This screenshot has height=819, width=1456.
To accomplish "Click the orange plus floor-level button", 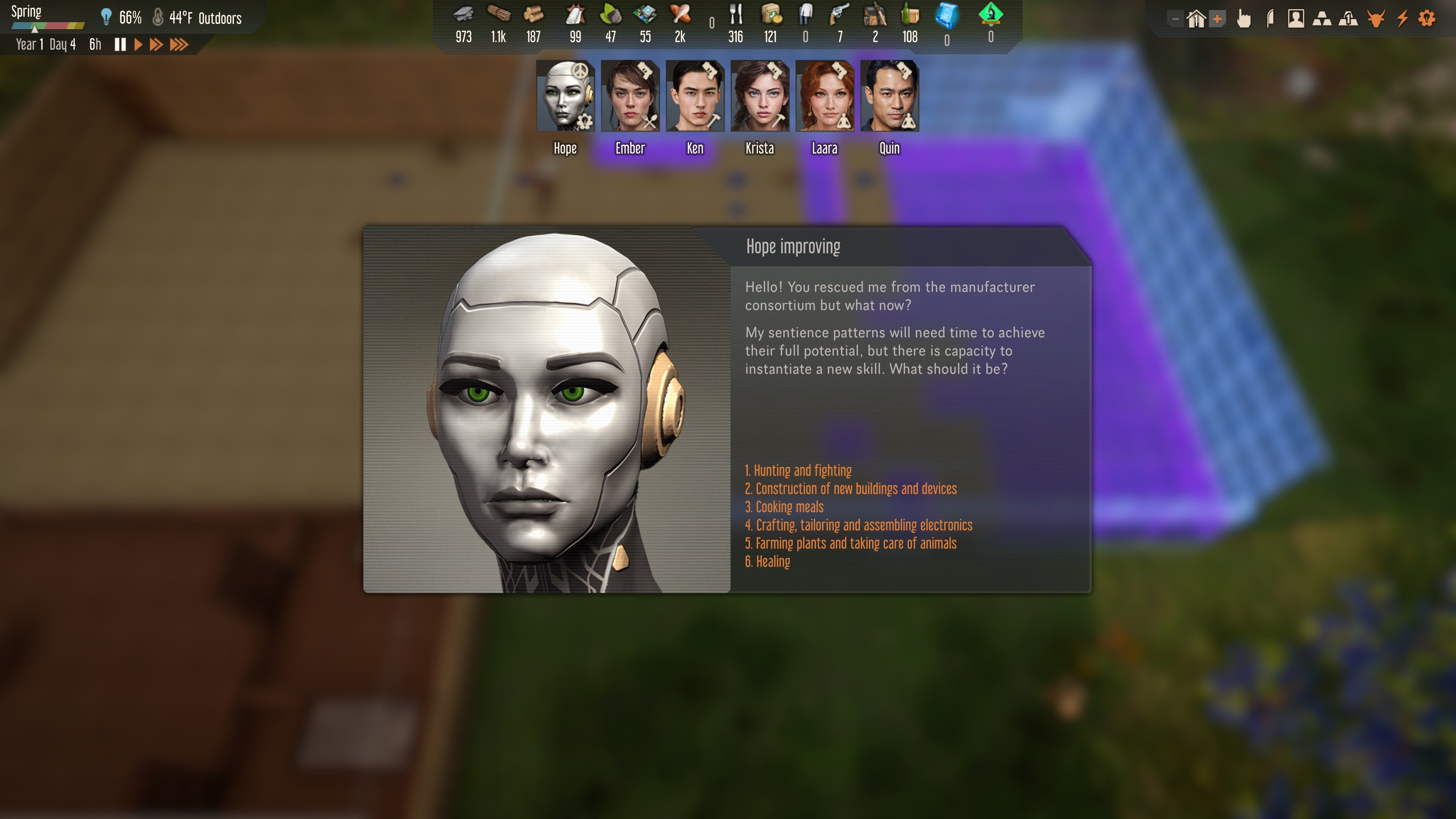I will (x=1218, y=19).
